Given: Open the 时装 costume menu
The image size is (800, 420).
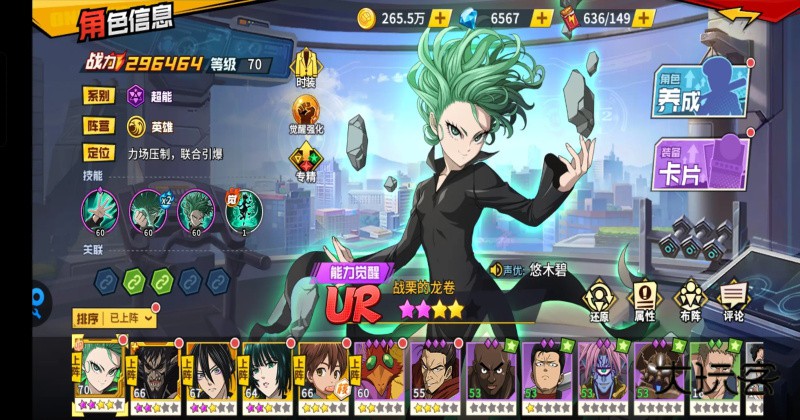Looking at the screenshot, I should (307, 64).
